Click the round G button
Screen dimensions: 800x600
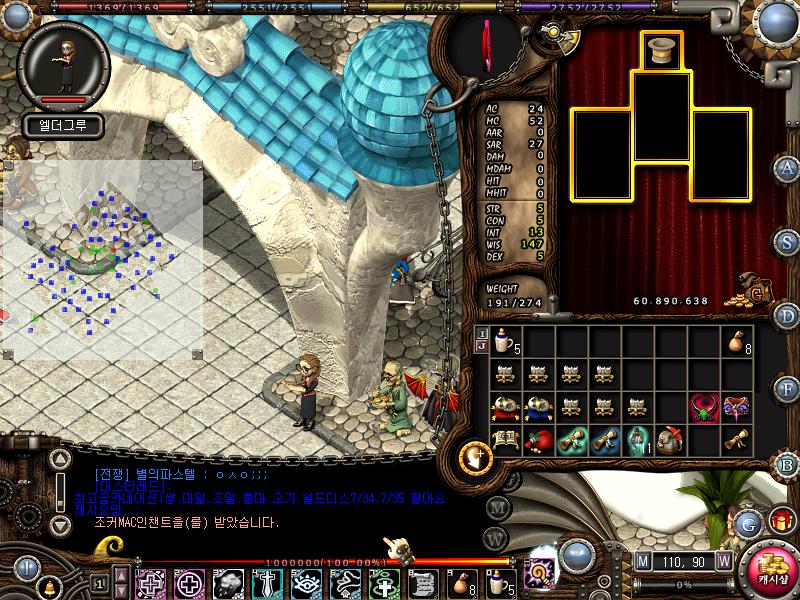(746, 522)
